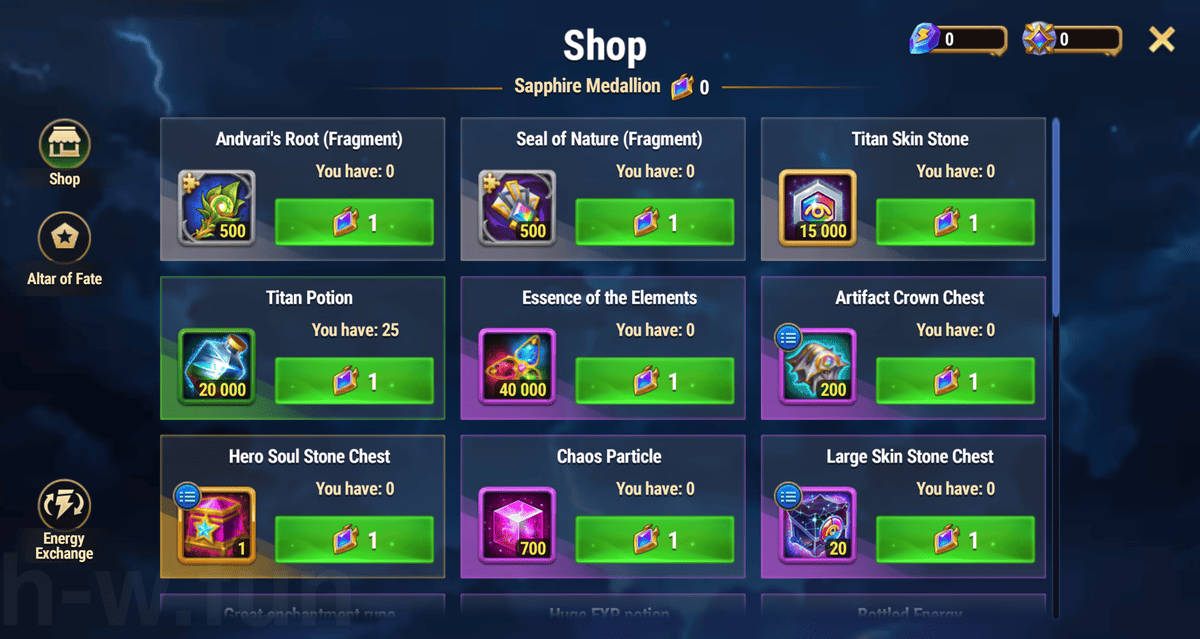
Task: Purchase the Artifact Crown Chest
Action: tap(955, 381)
